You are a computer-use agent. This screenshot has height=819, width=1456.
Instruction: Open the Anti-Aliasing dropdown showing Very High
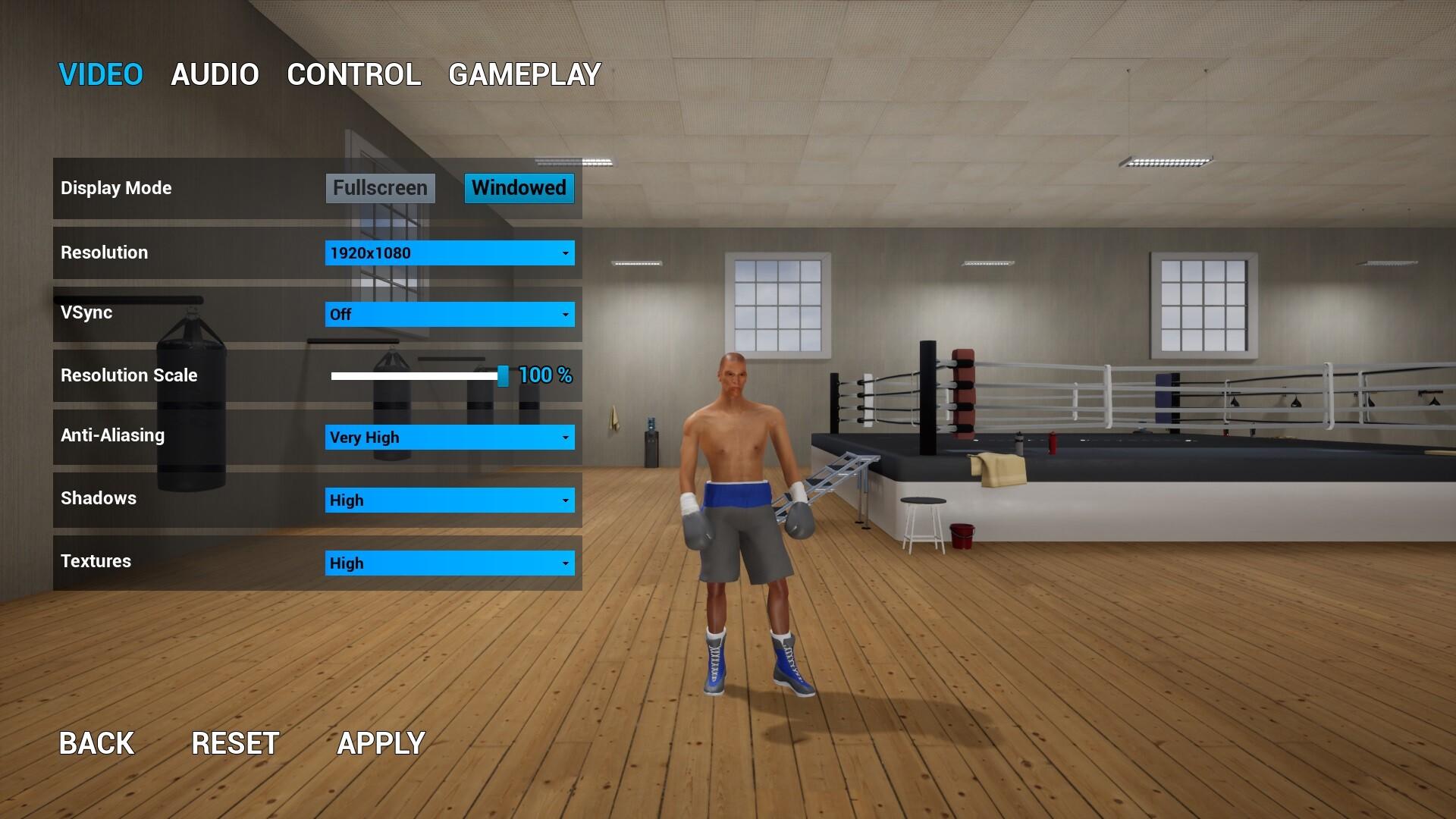[440, 437]
